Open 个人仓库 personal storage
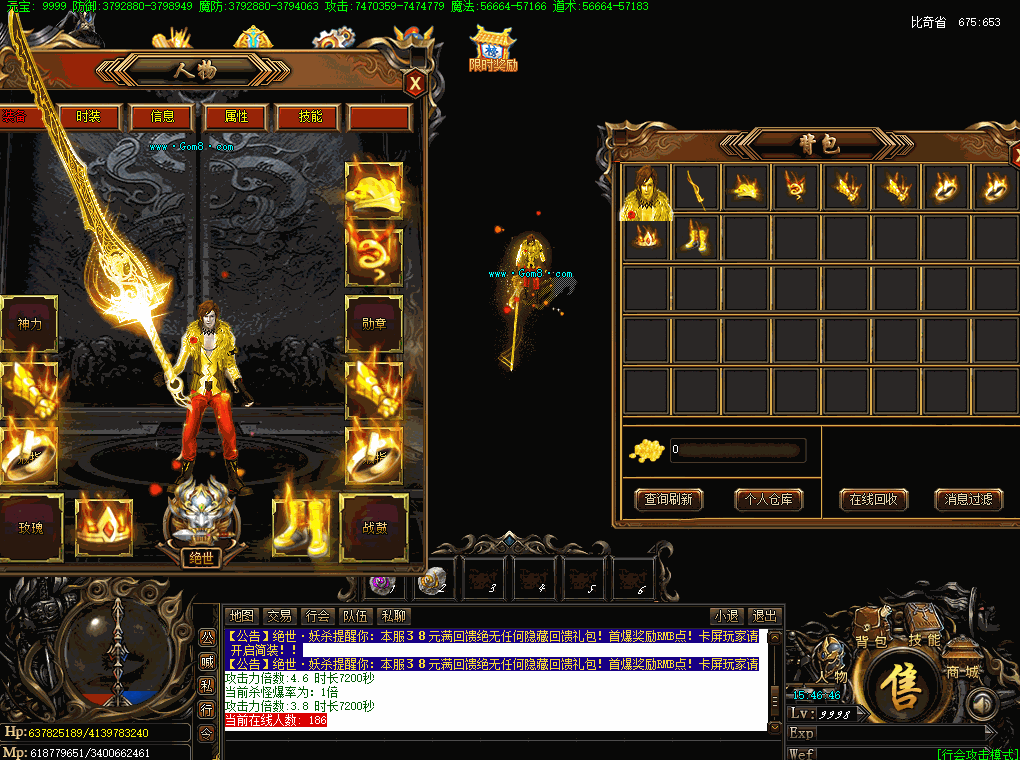This screenshot has width=1020, height=760. point(769,499)
